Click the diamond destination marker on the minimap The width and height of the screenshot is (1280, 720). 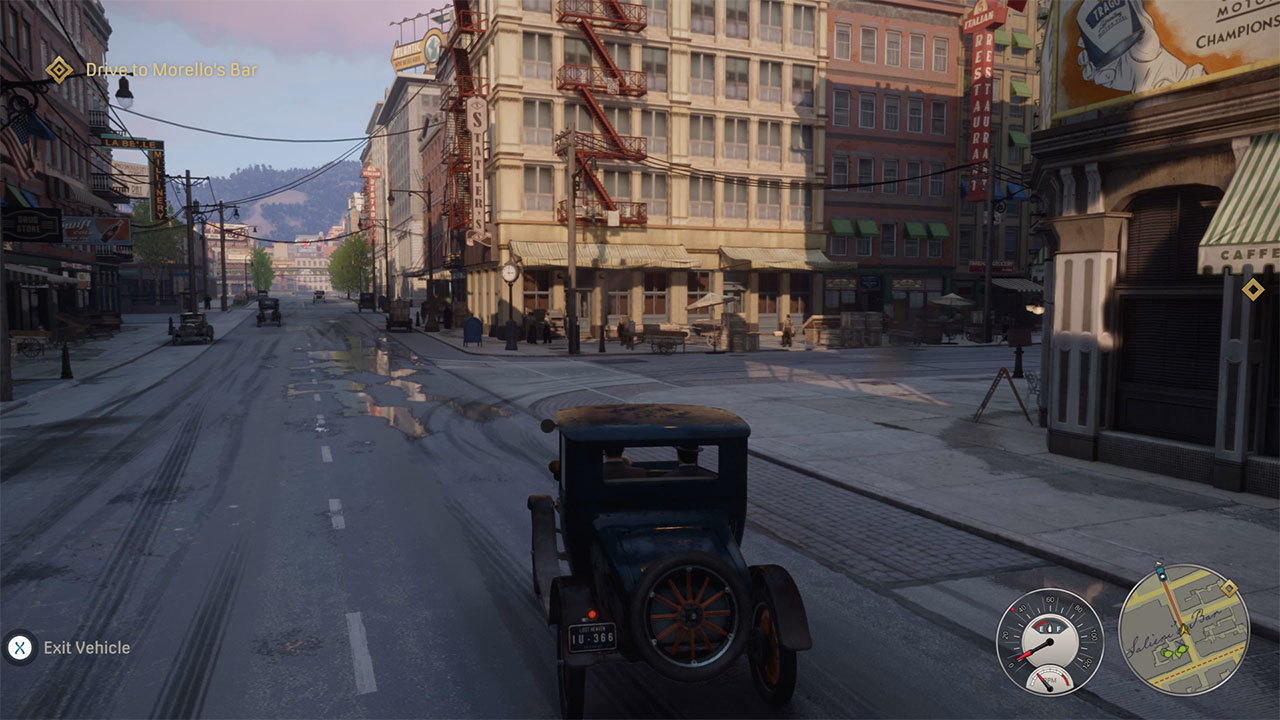coord(1228,587)
